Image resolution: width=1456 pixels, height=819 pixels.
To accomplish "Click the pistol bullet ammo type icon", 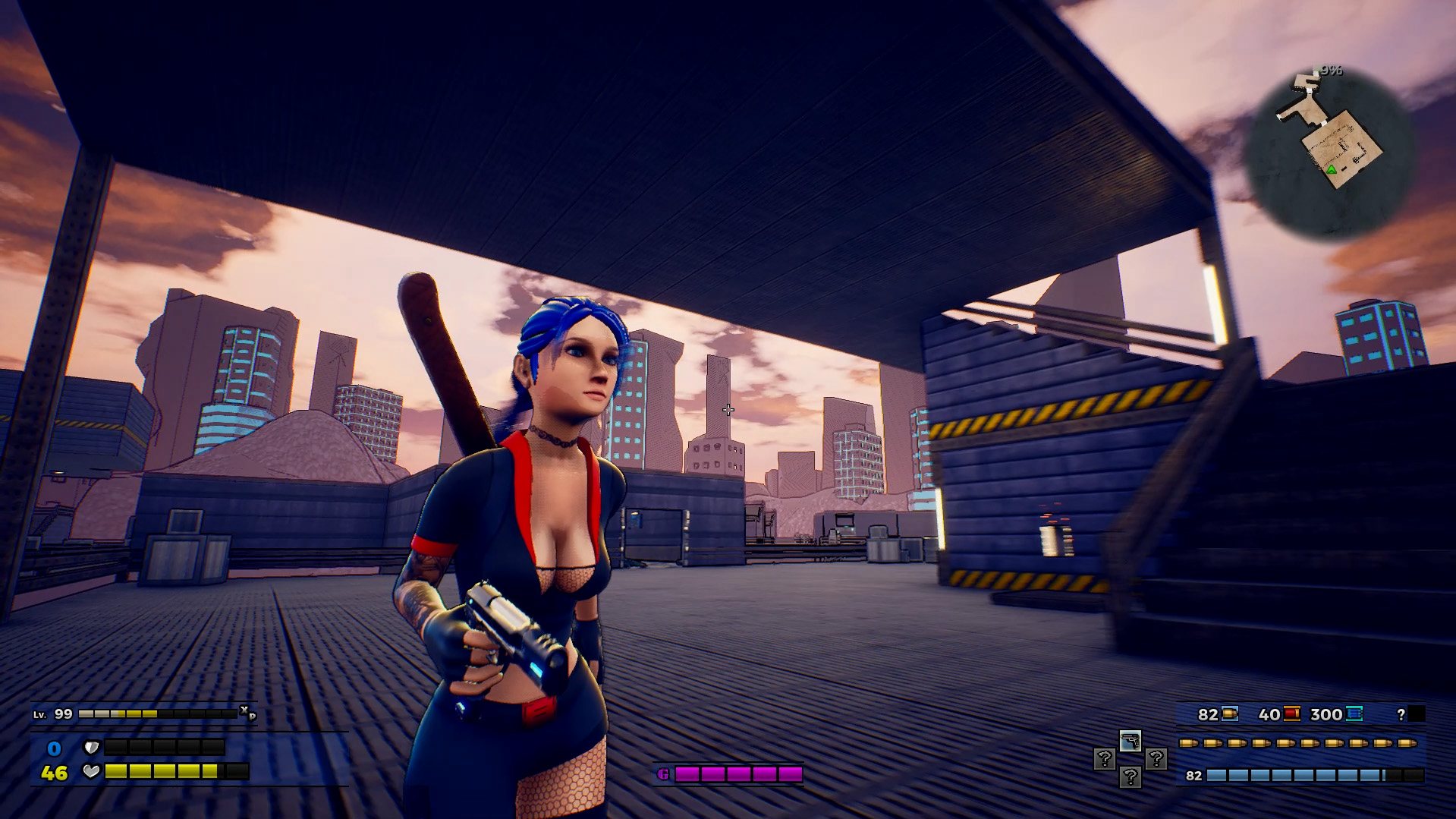I will [1230, 714].
